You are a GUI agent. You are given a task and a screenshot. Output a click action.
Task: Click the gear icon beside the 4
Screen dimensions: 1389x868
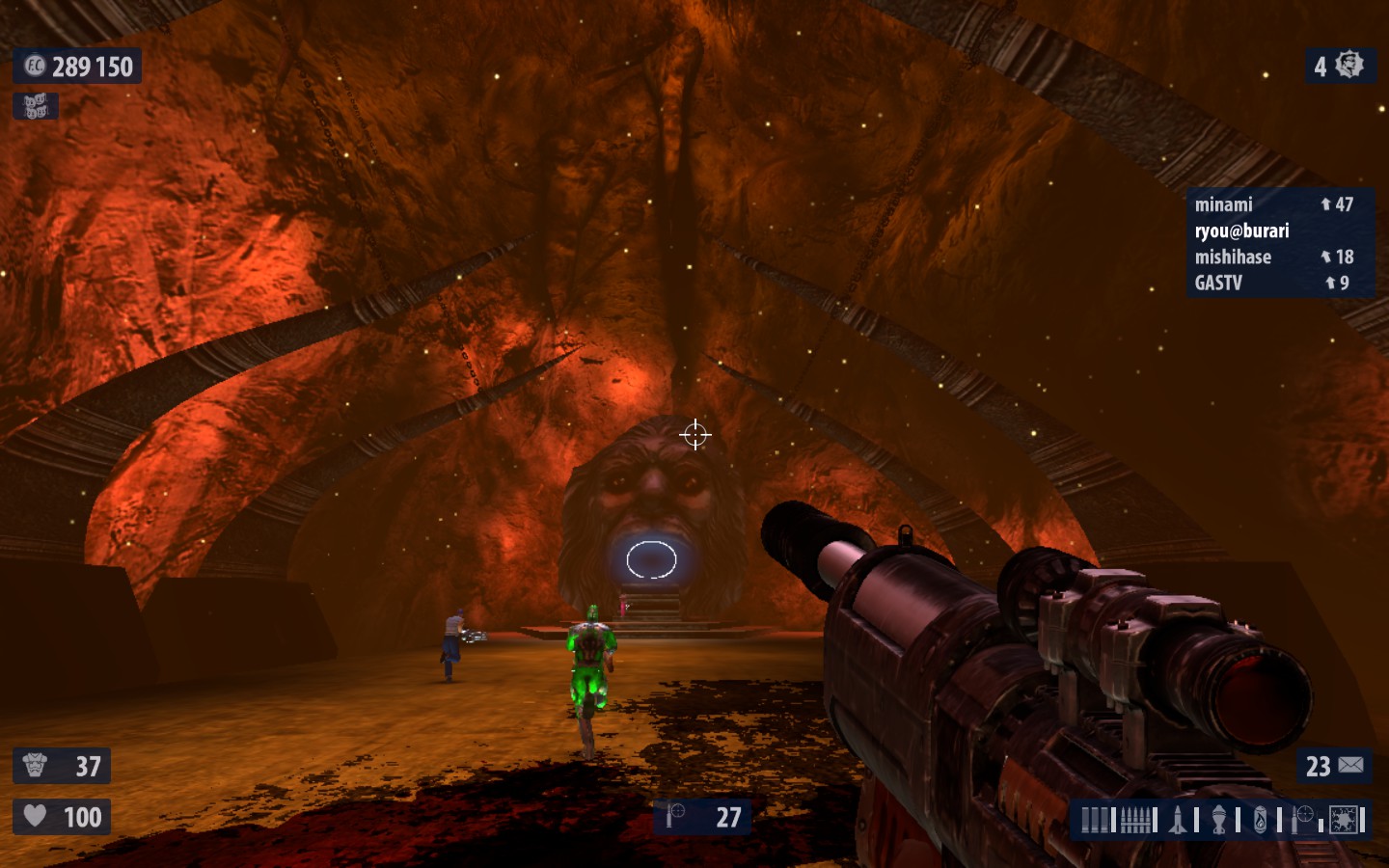(1349, 66)
